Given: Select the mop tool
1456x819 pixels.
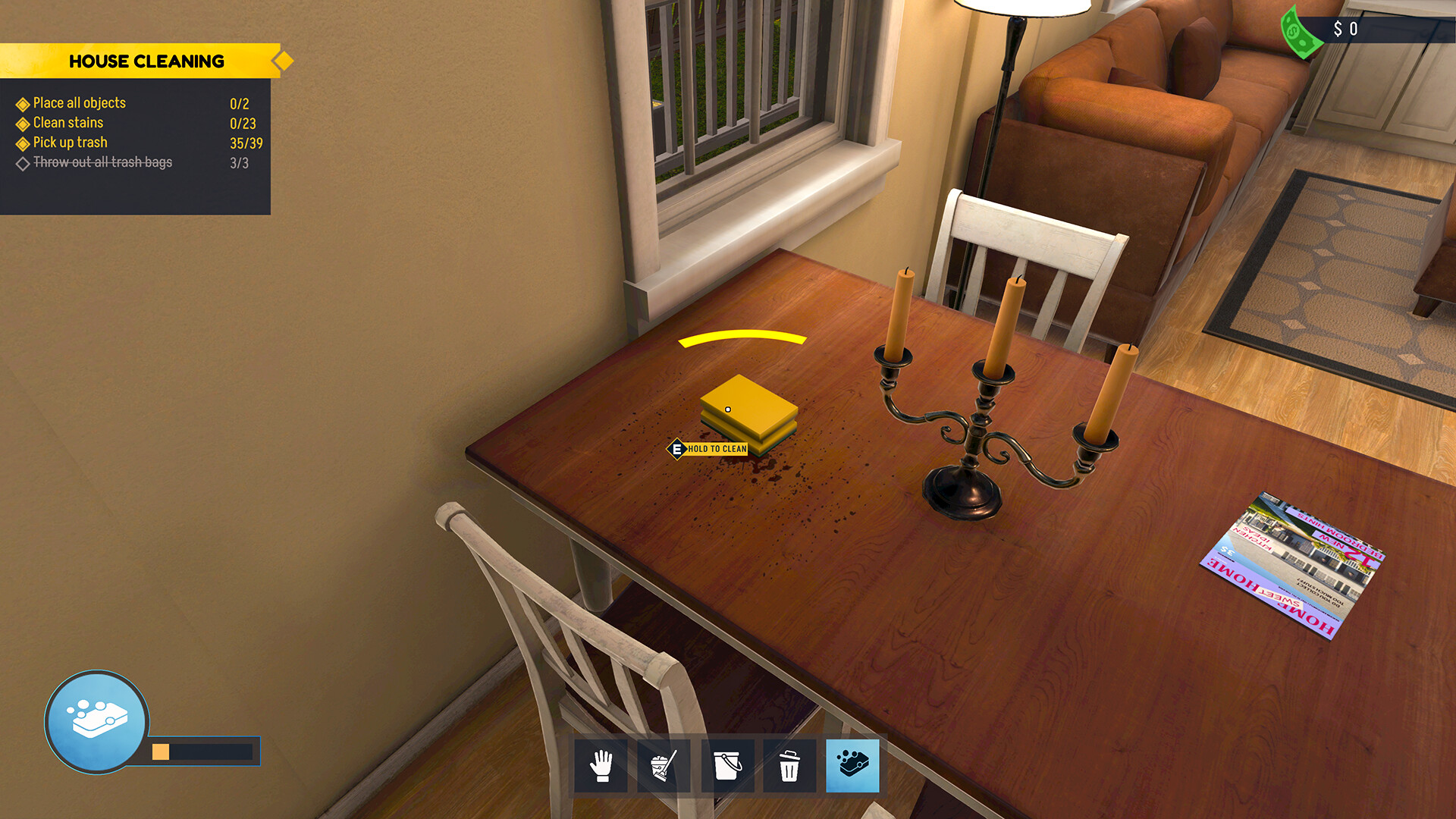Looking at the screenshot, I should tap(664, 765).
